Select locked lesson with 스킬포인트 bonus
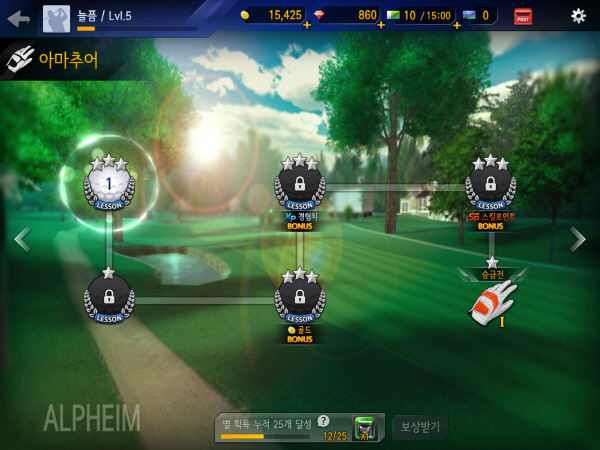 pos(490,185)
